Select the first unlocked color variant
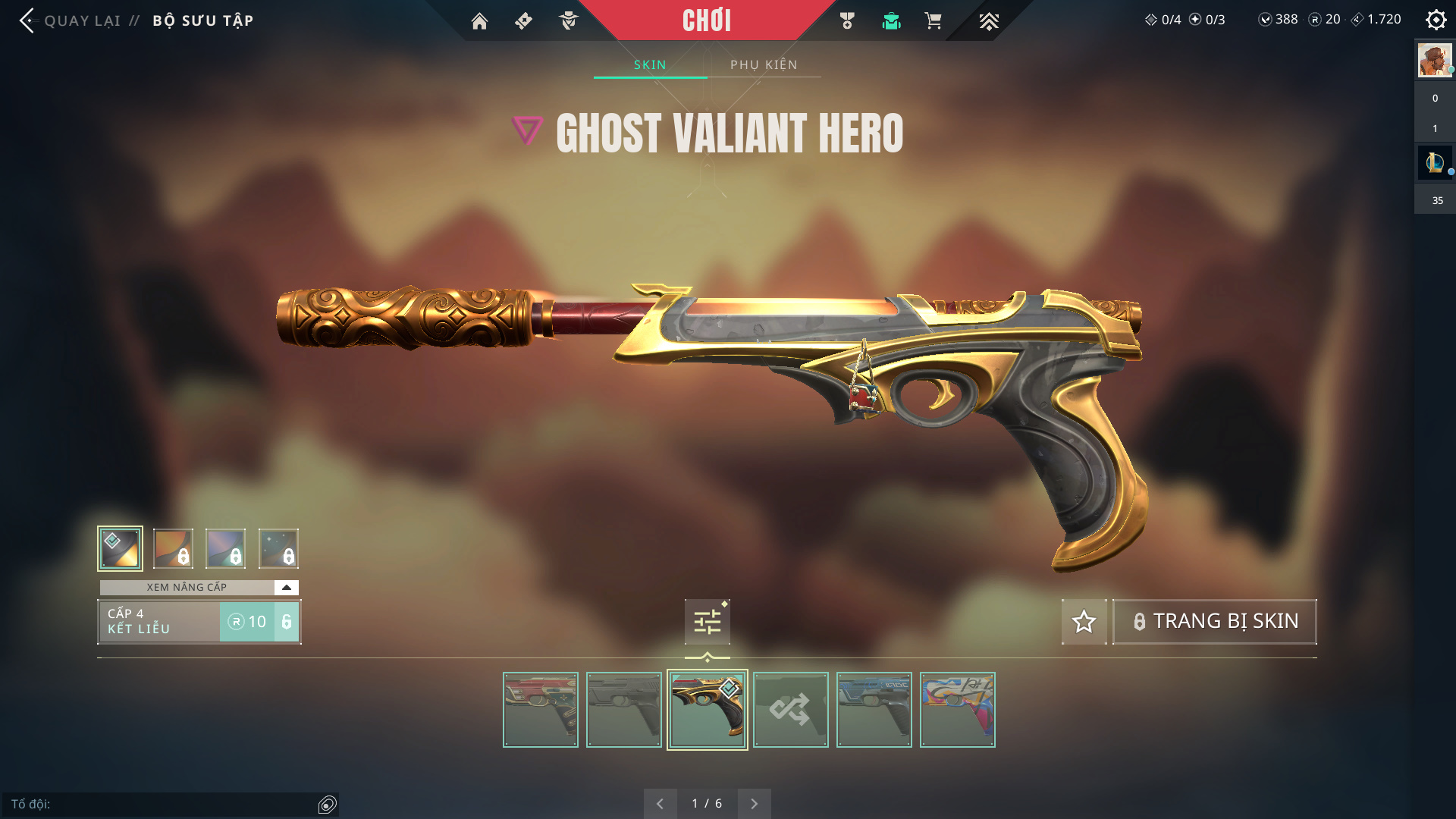 pos(120,548)
